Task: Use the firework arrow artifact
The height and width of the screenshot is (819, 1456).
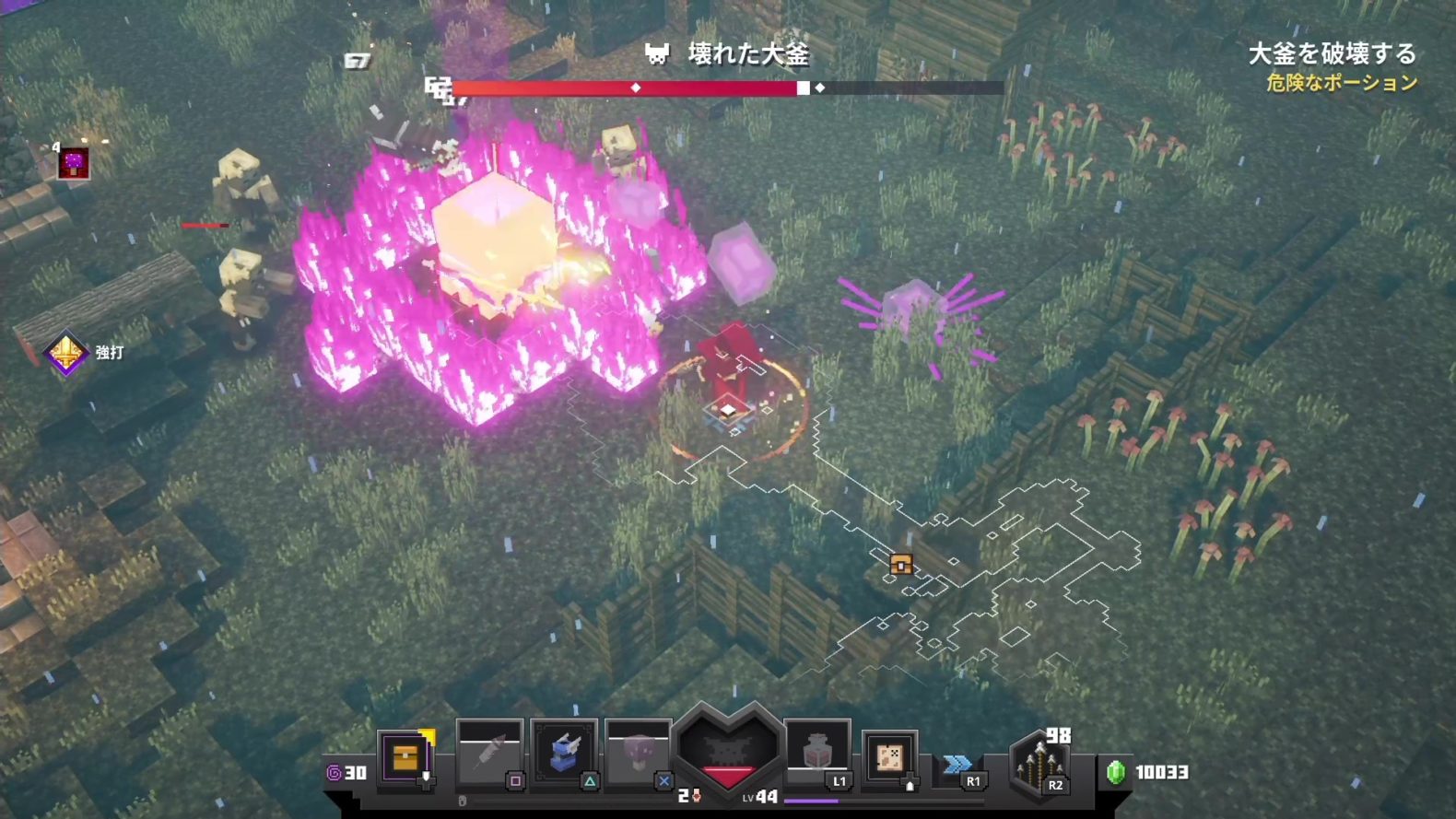Action: [489, 754]
